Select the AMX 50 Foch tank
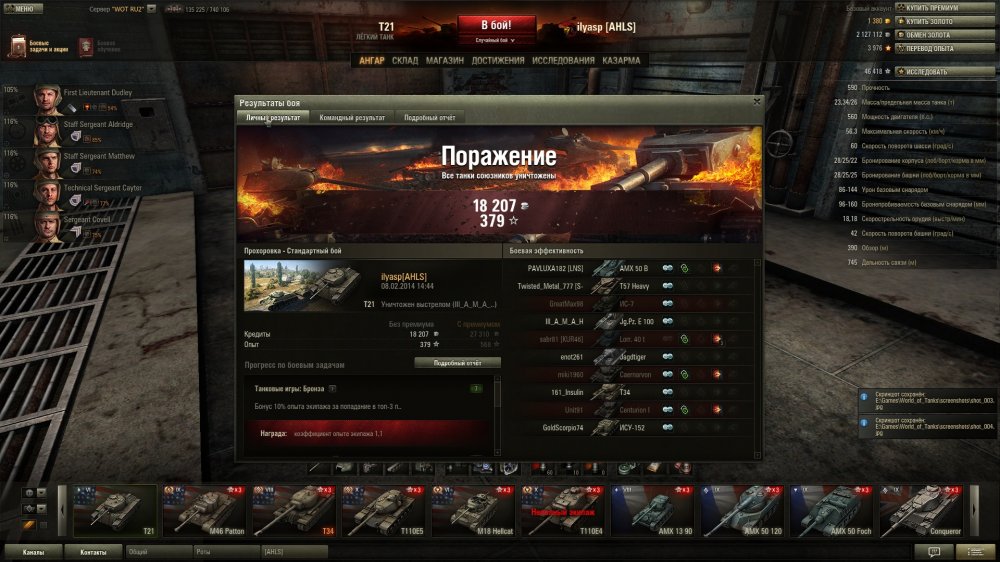Image resolution: width=1000 pixels, height=562 pixels. 834,510
